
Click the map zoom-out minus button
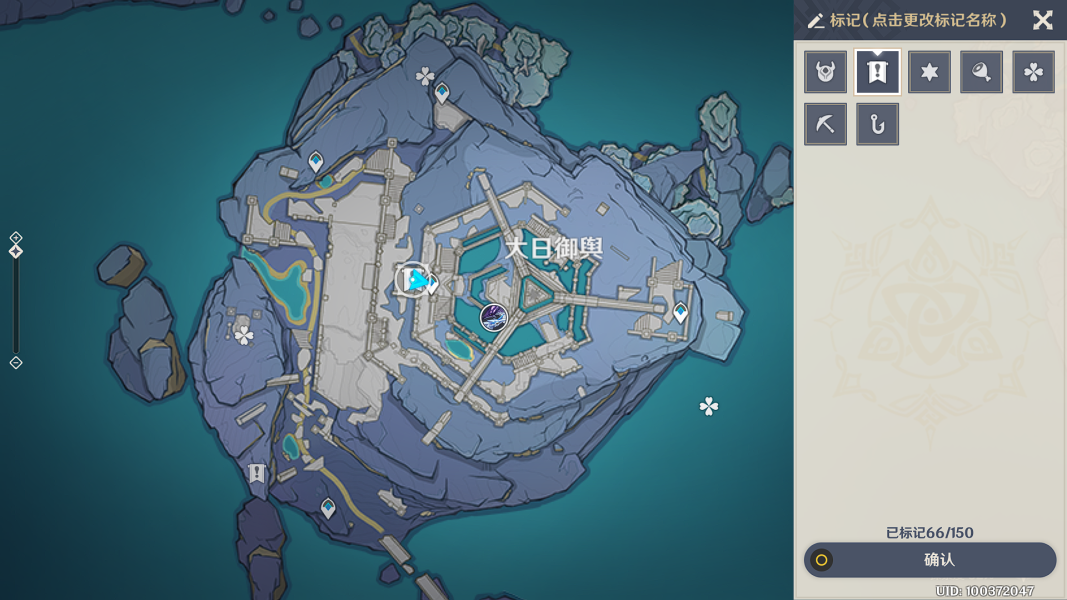point(16,363)
